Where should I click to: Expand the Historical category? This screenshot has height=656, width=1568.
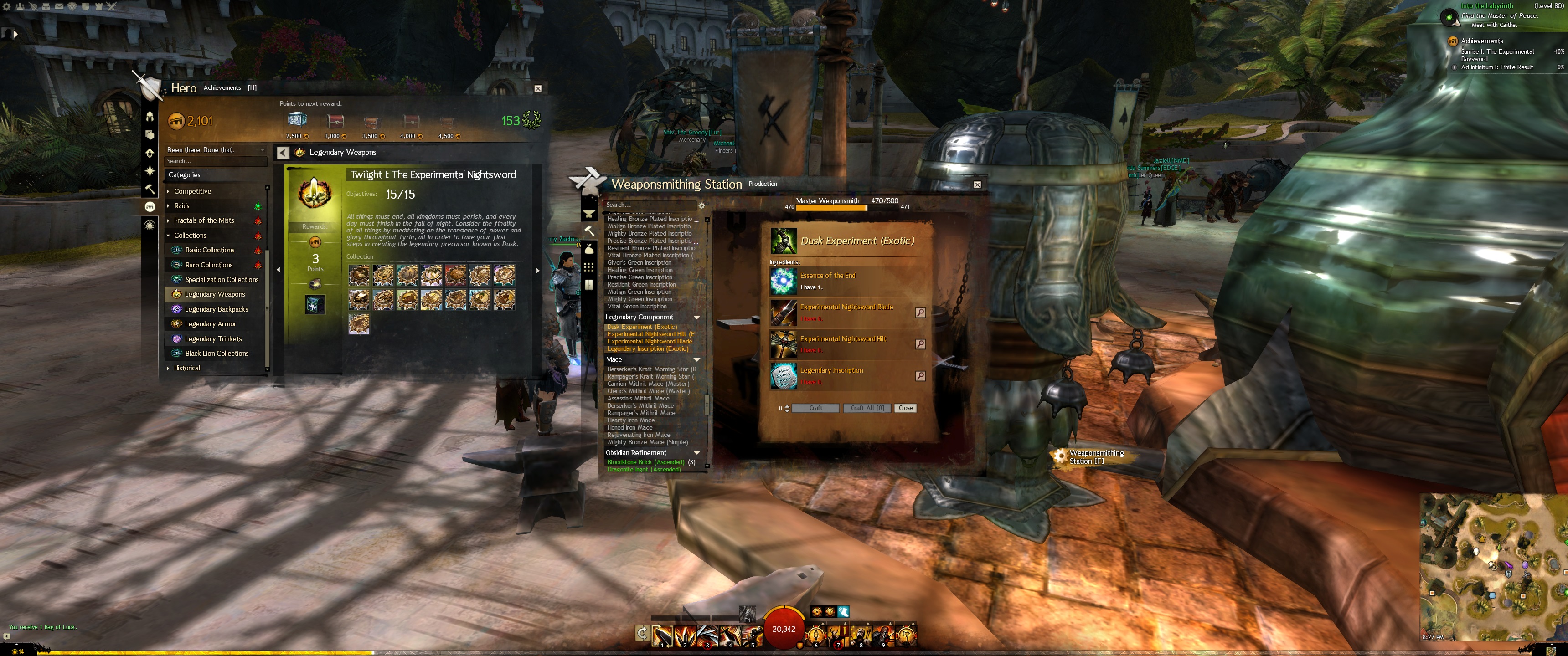187,368
